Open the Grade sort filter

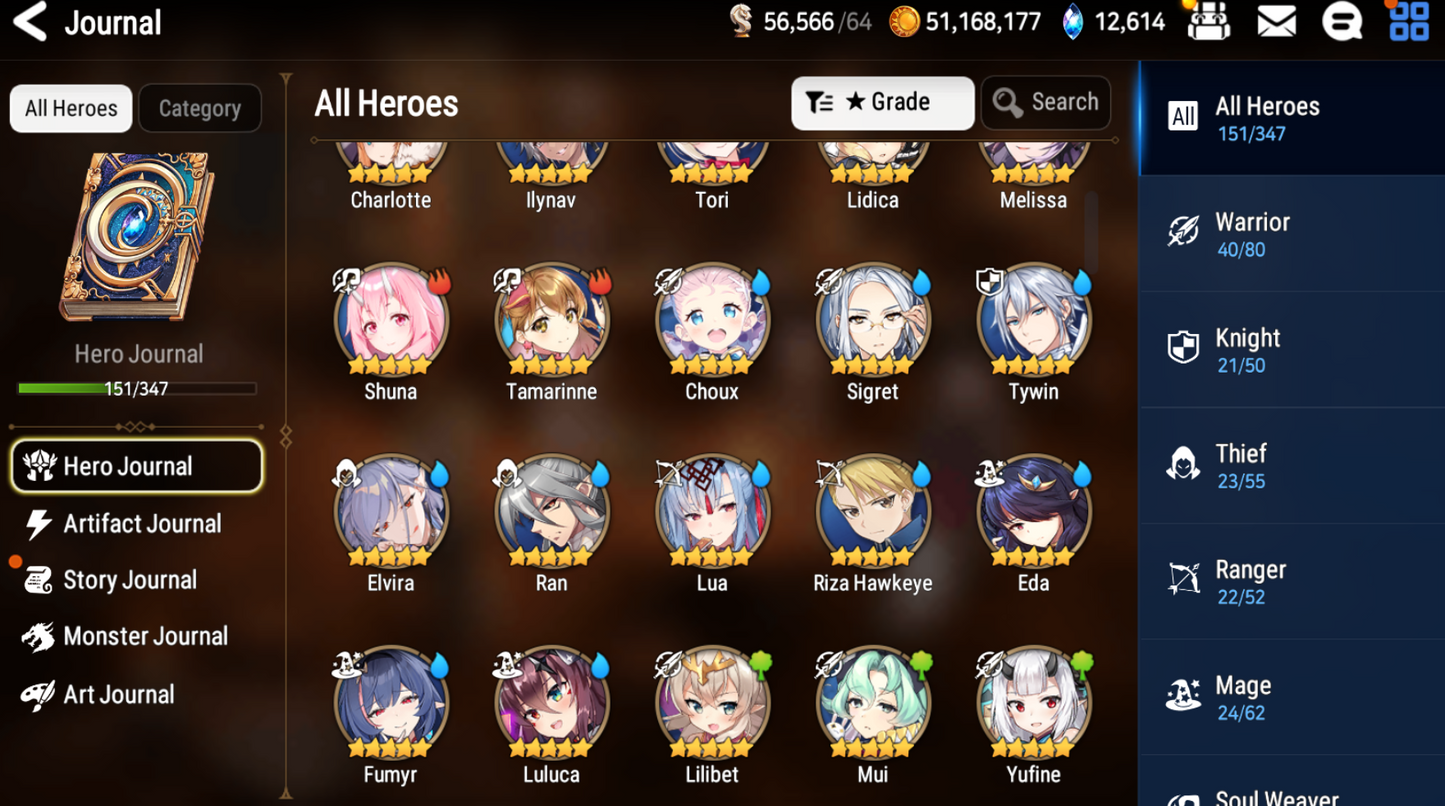pos(882,102)
